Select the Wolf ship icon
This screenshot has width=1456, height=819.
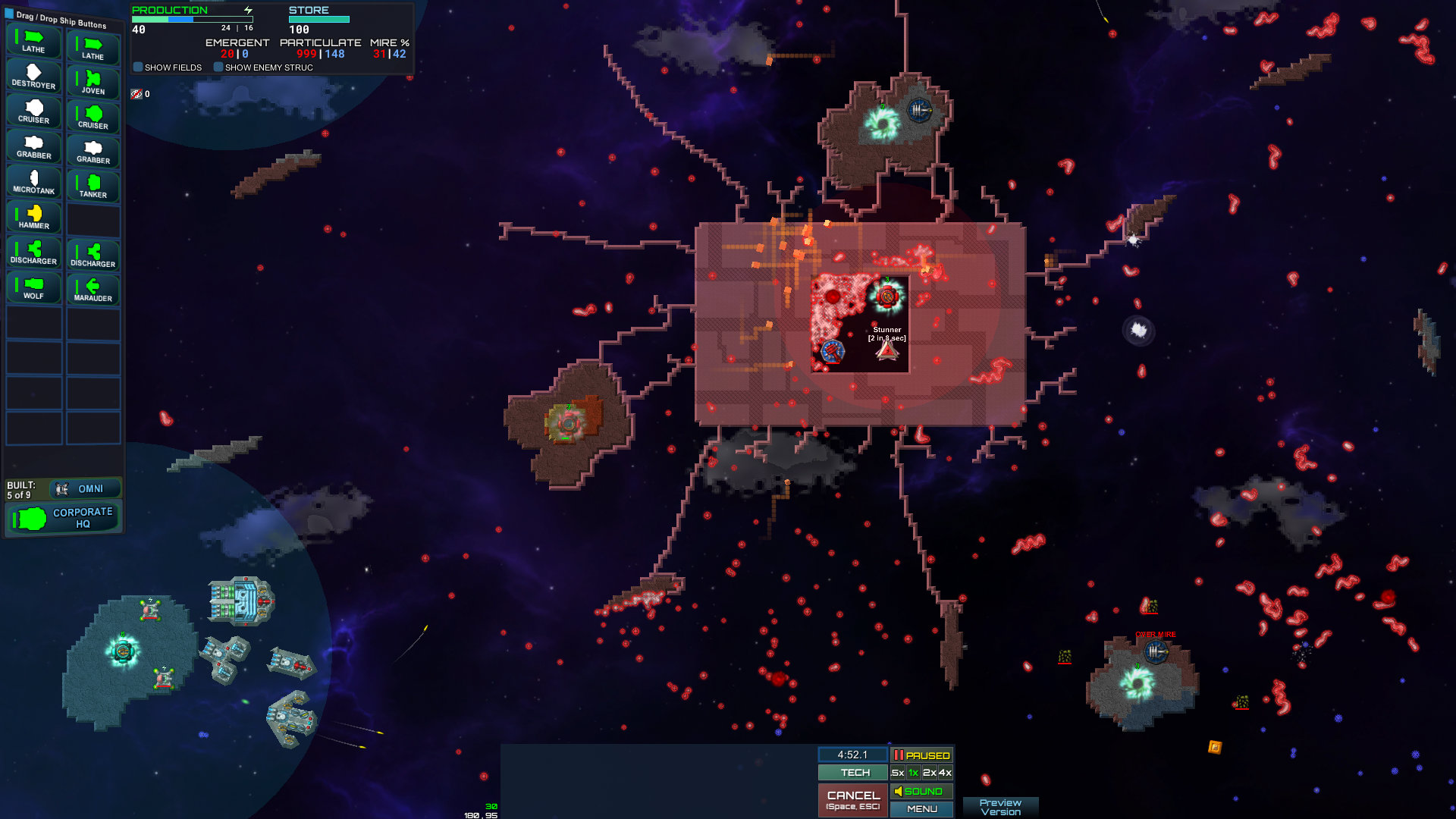click(33, 287)
